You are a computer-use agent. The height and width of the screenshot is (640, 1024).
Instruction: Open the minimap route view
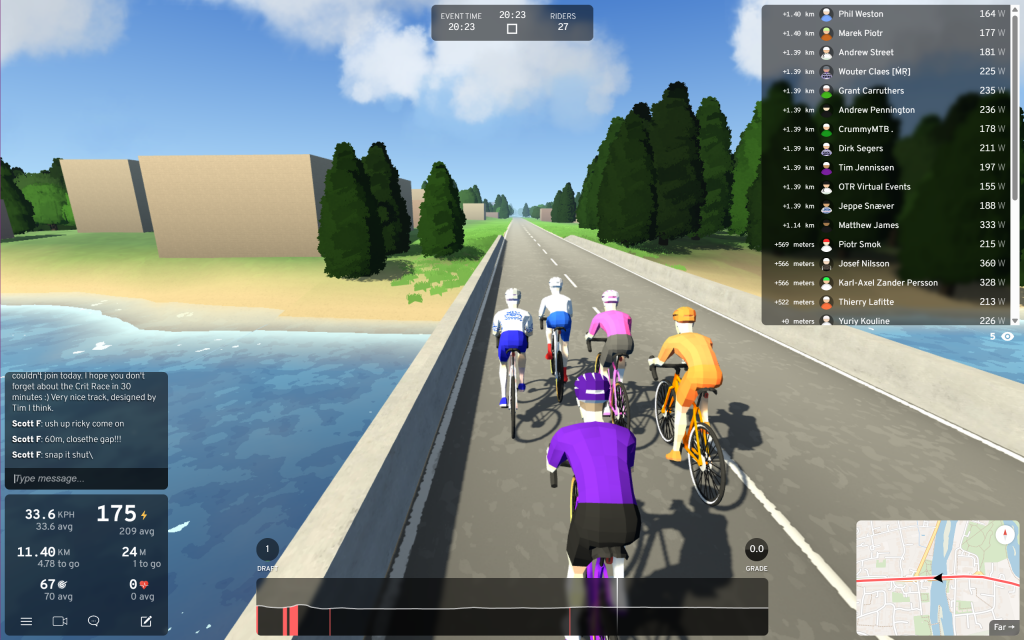click(x=930, y=575)
